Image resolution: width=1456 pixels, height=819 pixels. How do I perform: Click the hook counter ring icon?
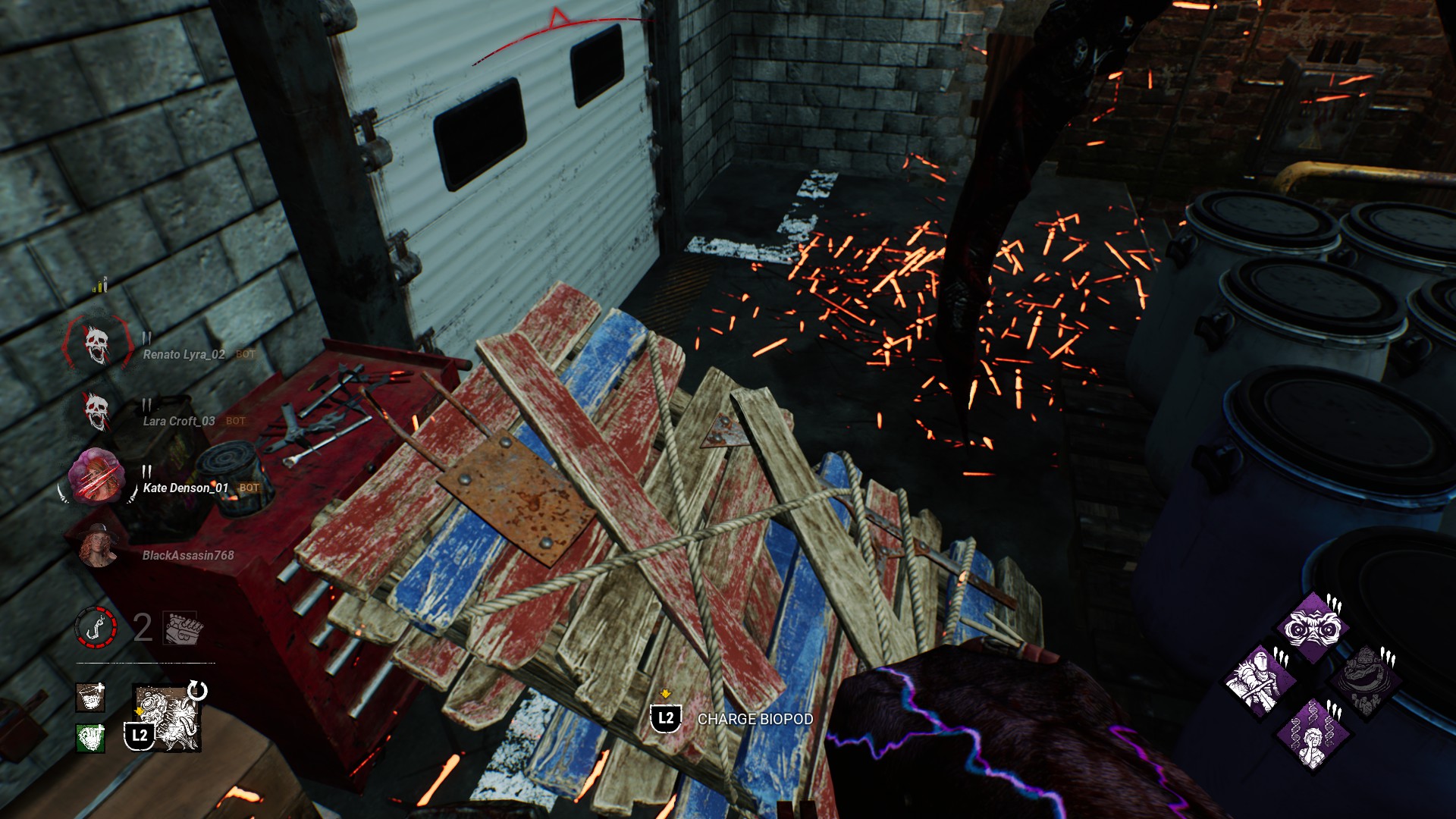point(96,628)
